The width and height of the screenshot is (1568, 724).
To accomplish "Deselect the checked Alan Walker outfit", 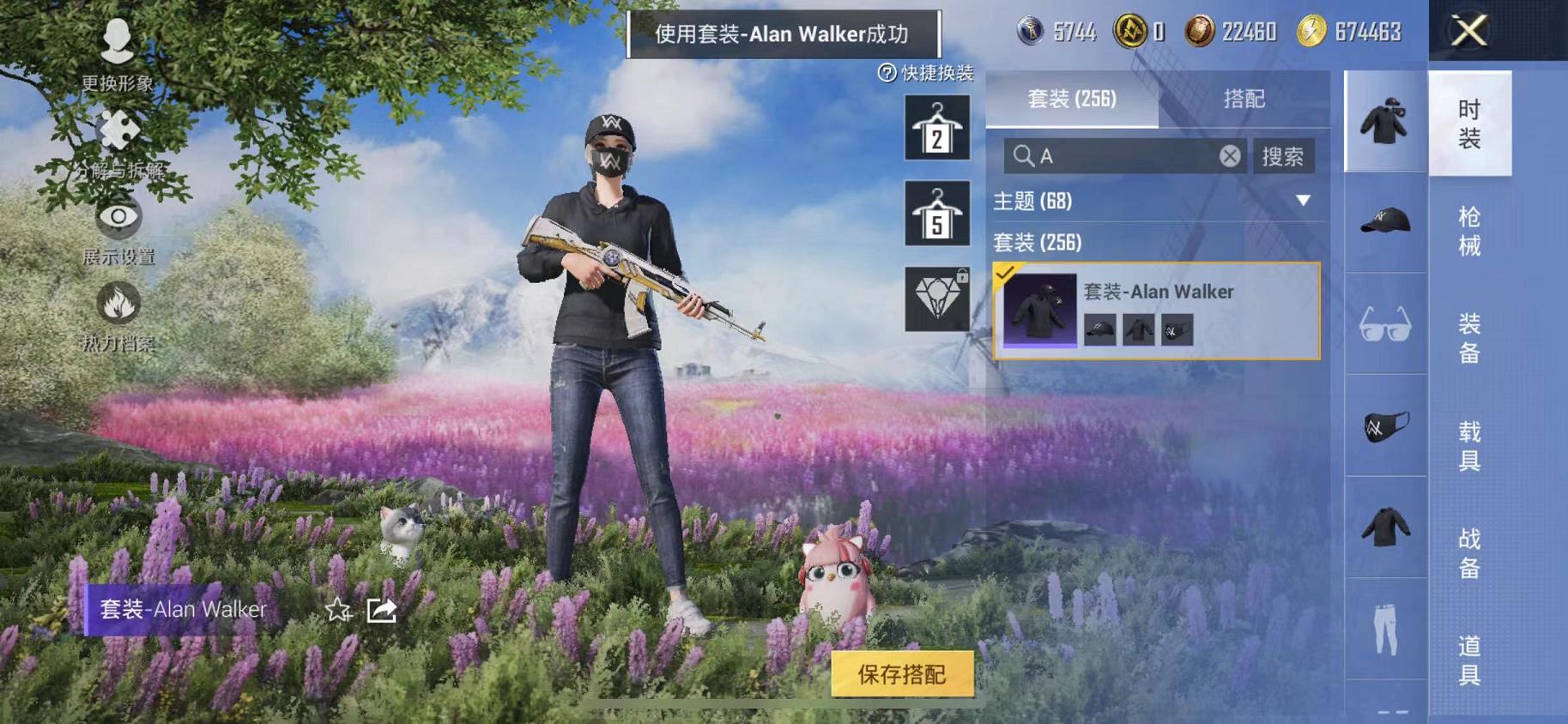I will click(x=1006, y=275).
